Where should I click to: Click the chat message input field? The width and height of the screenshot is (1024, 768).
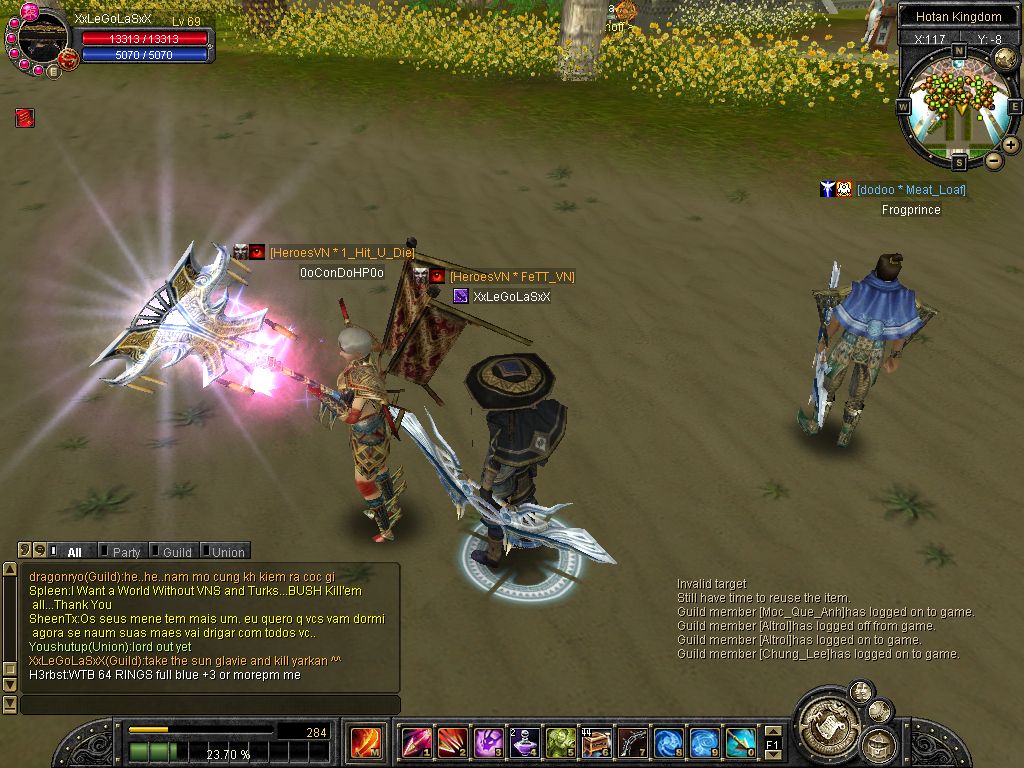pyautogui.click(x=210, y=705)
